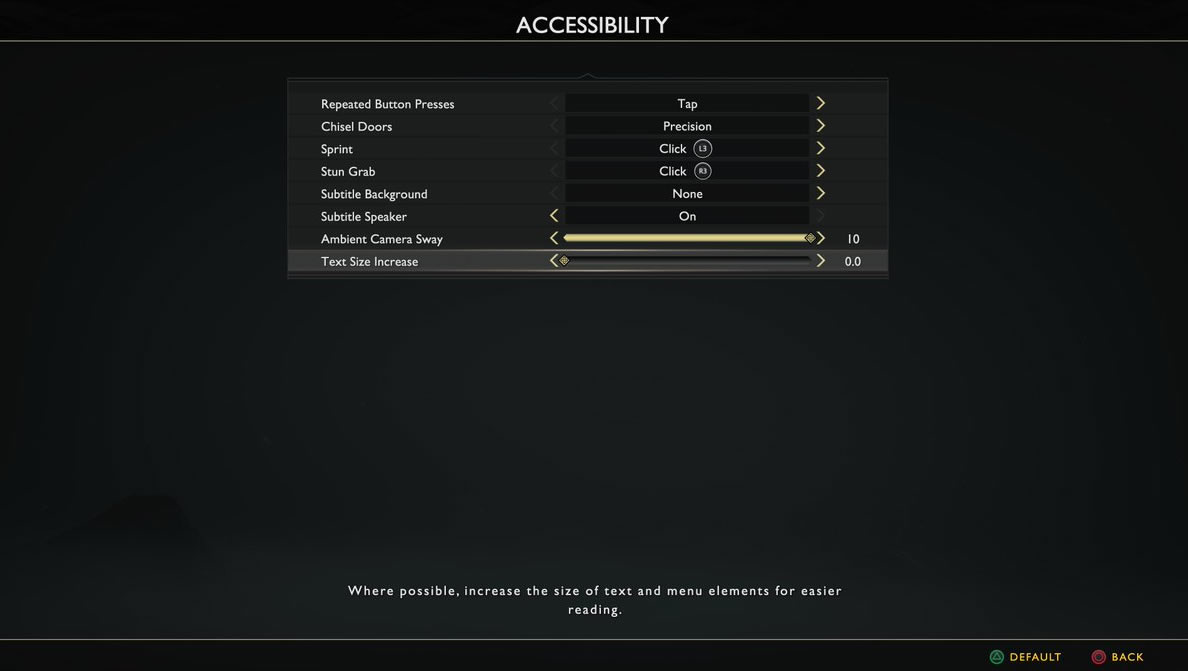Change Sprint mode using its right arrow
The height and width of the screenshot is (671, 1188).
[x=821, y=149]
